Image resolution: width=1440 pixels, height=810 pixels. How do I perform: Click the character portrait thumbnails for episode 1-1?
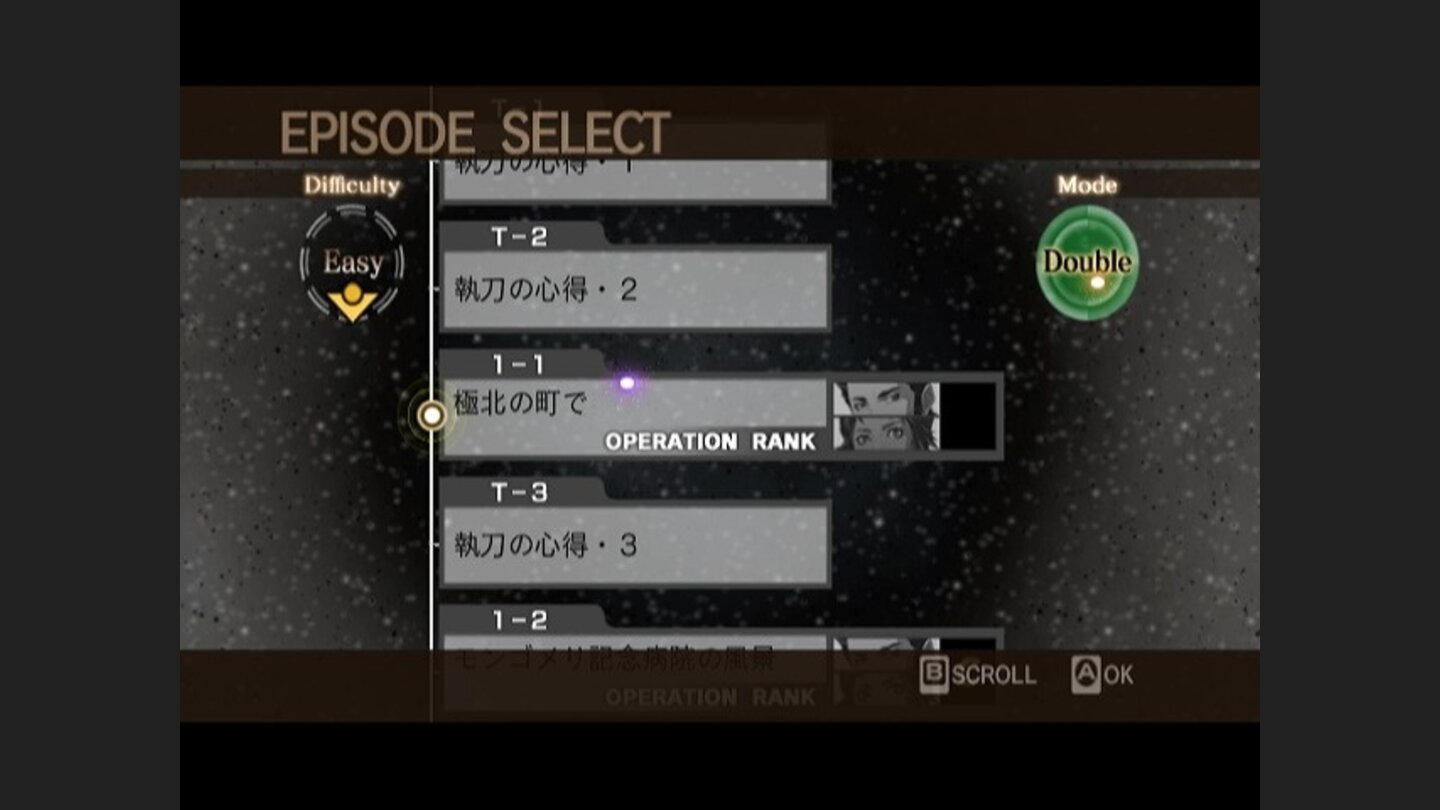885,414
